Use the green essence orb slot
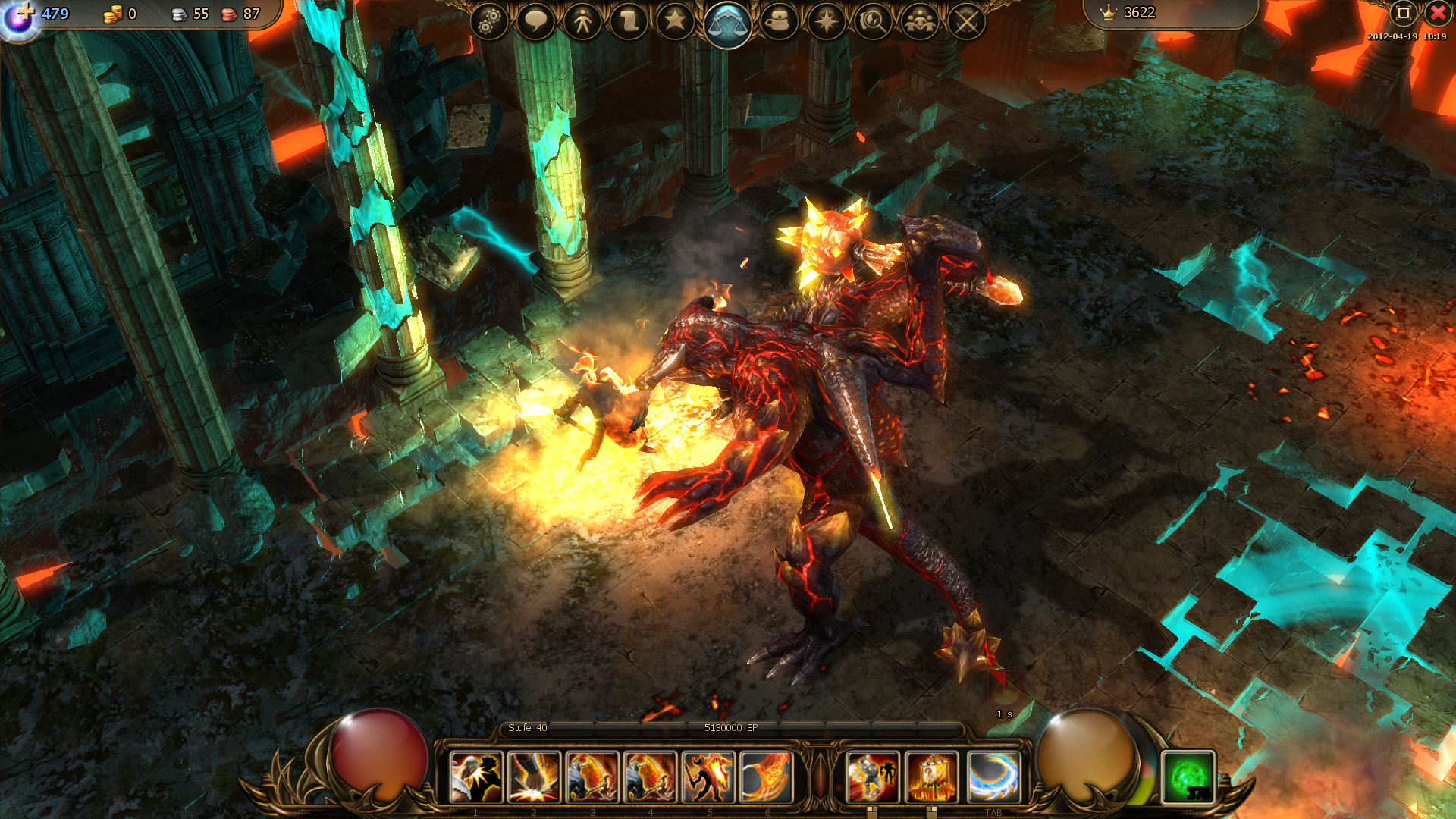This screenshot has height=819, width=1456. 1188,777
